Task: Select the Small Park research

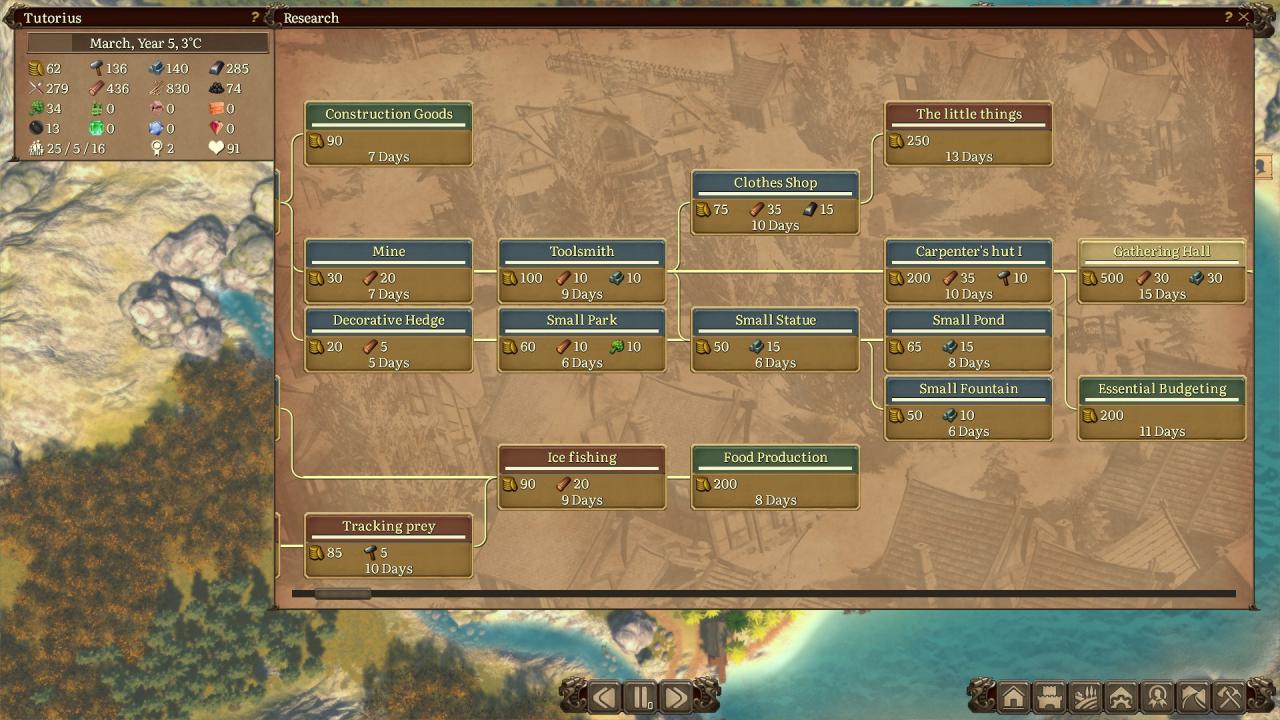Action: 582,340
